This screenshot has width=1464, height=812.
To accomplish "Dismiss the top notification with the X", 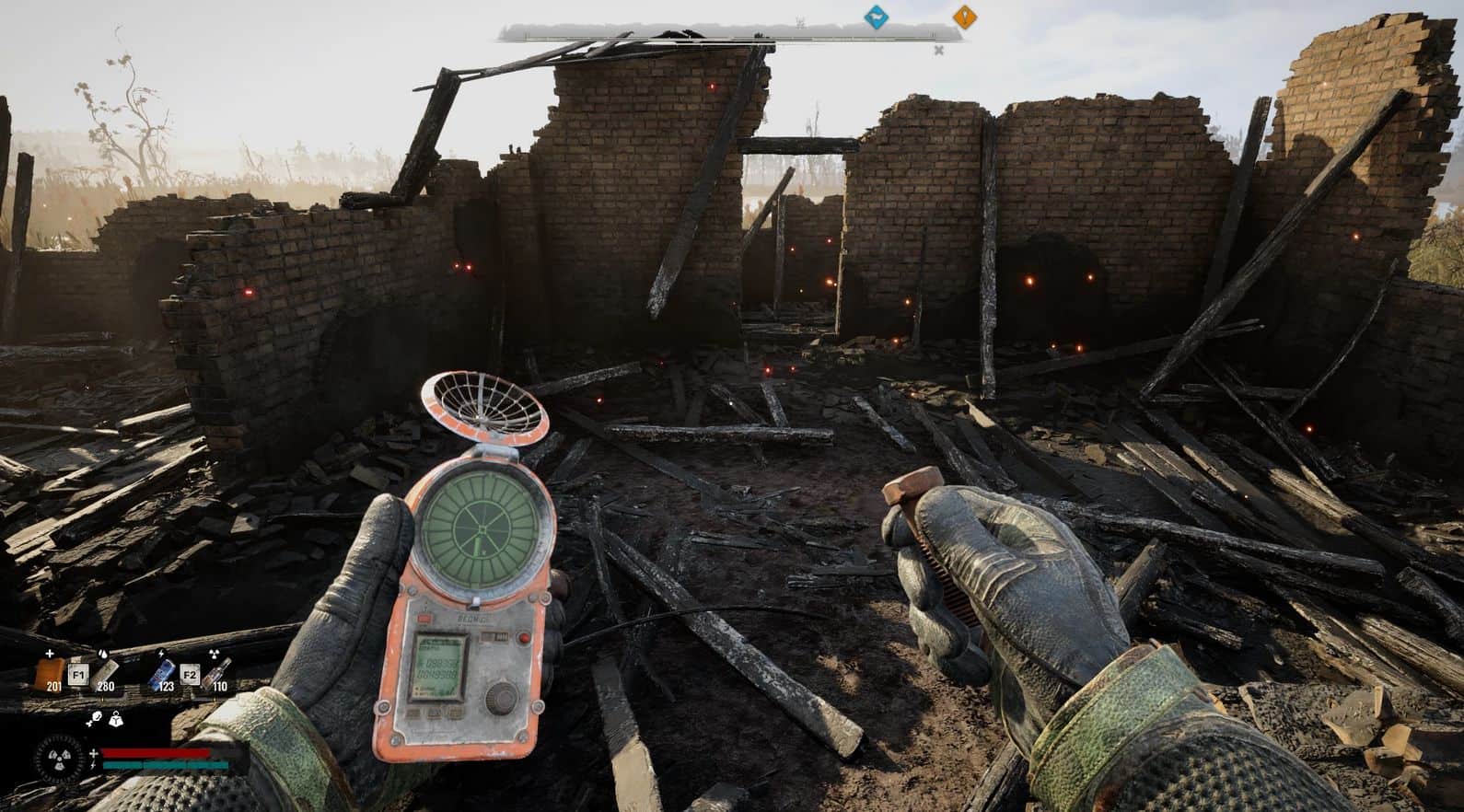I will pos(939,50).
